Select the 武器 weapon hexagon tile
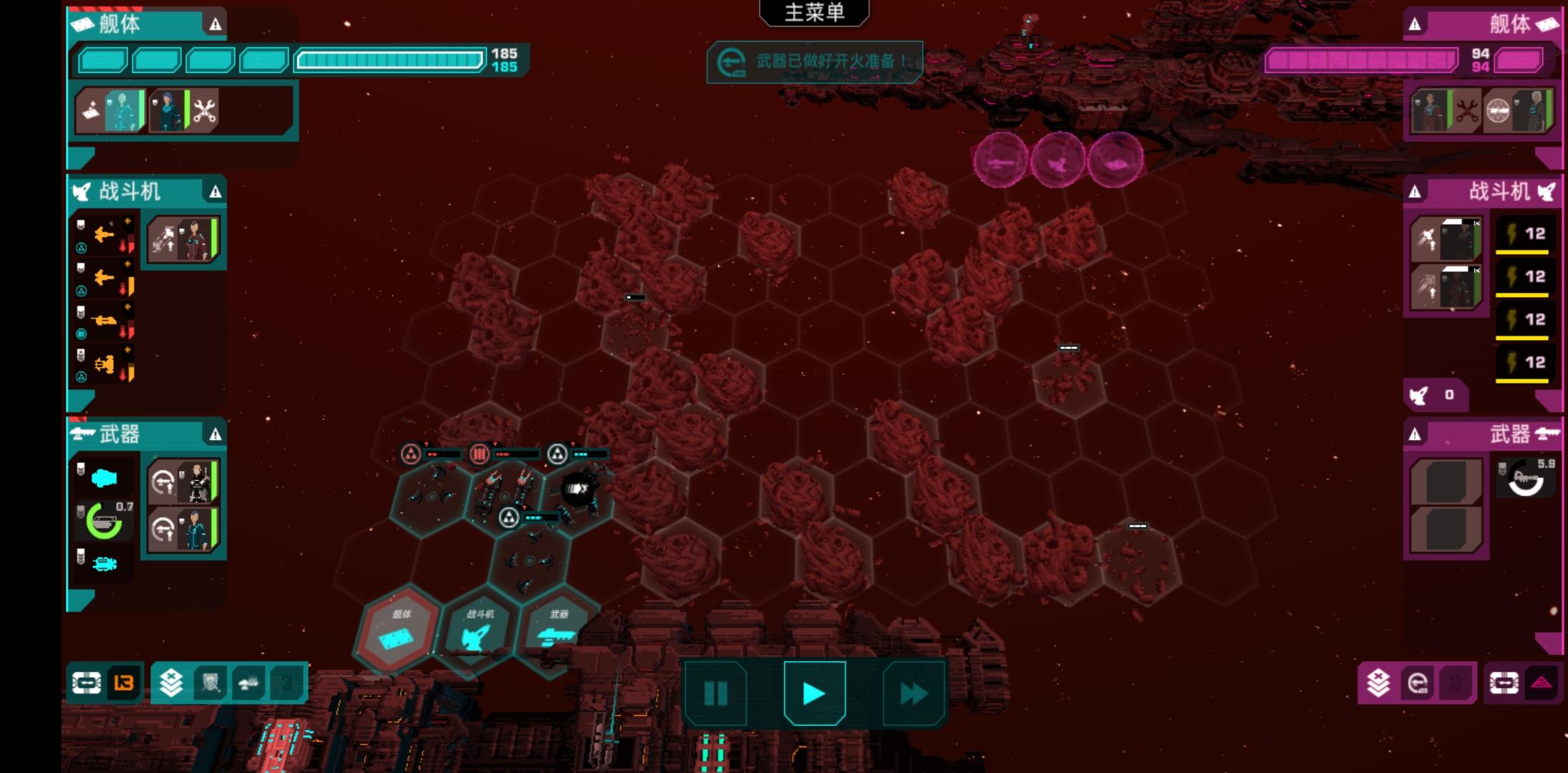Viewport: 1568px width, 773px height. click(558, 630)
